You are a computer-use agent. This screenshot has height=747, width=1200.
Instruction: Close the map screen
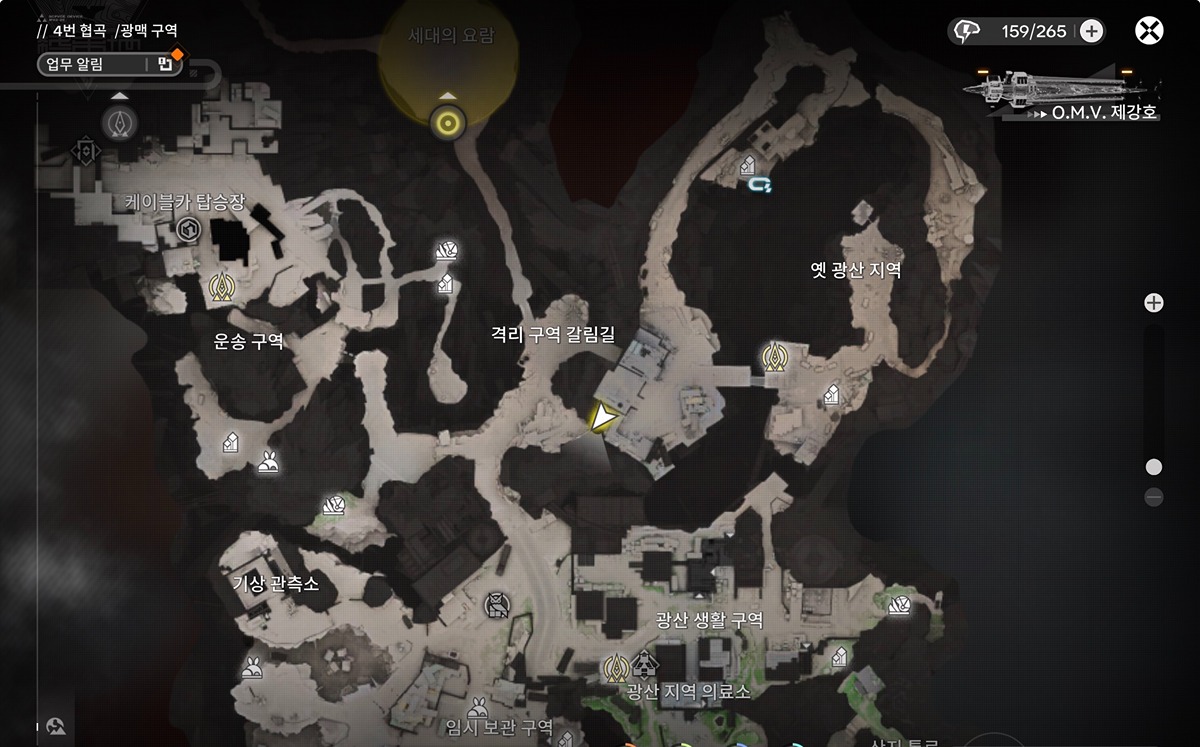click(x=1149, y=31)
